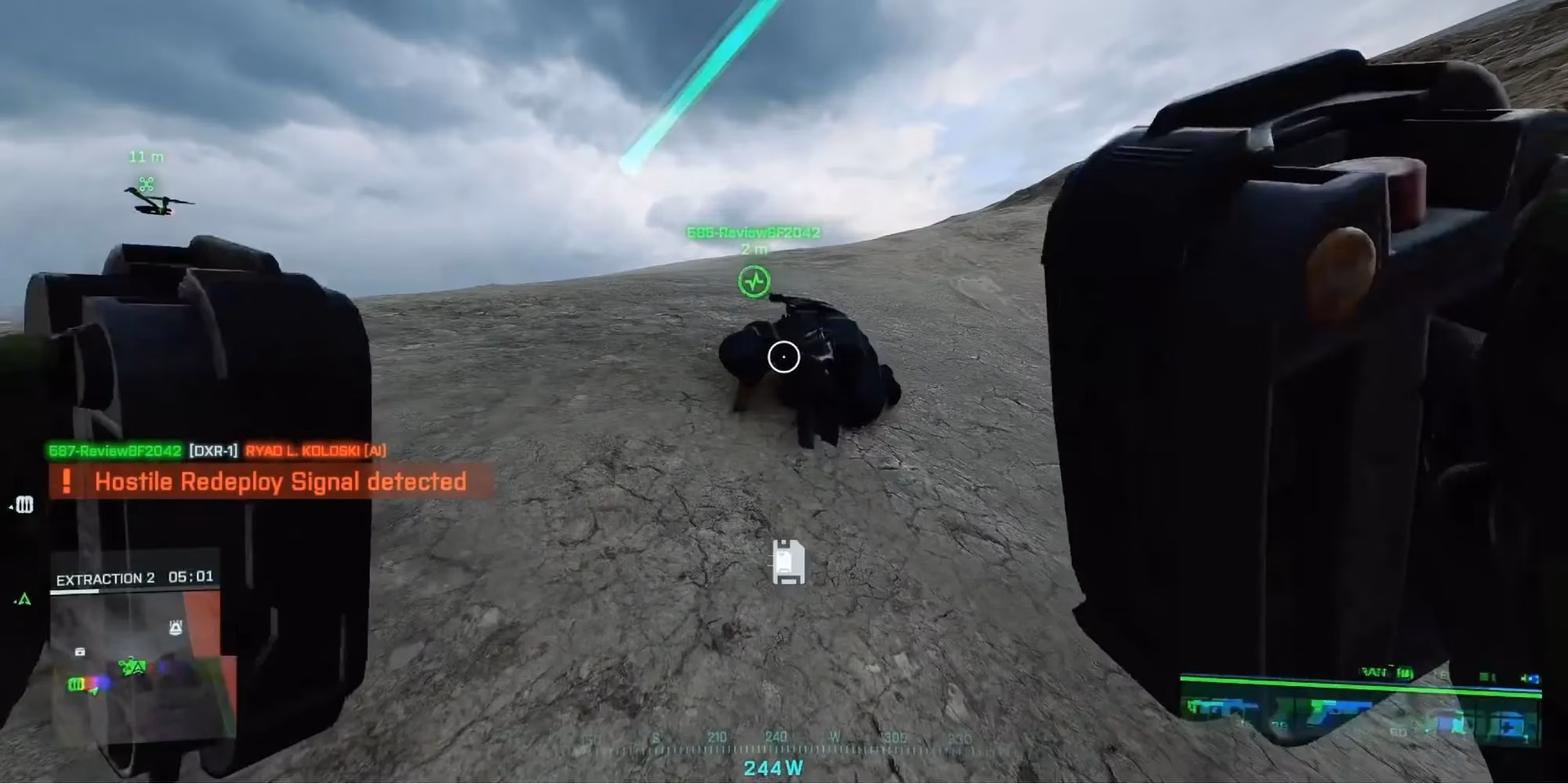Select the DXR-1 kill feed entry
Viewport: 1568px width, 784px height.
point(213,451)
